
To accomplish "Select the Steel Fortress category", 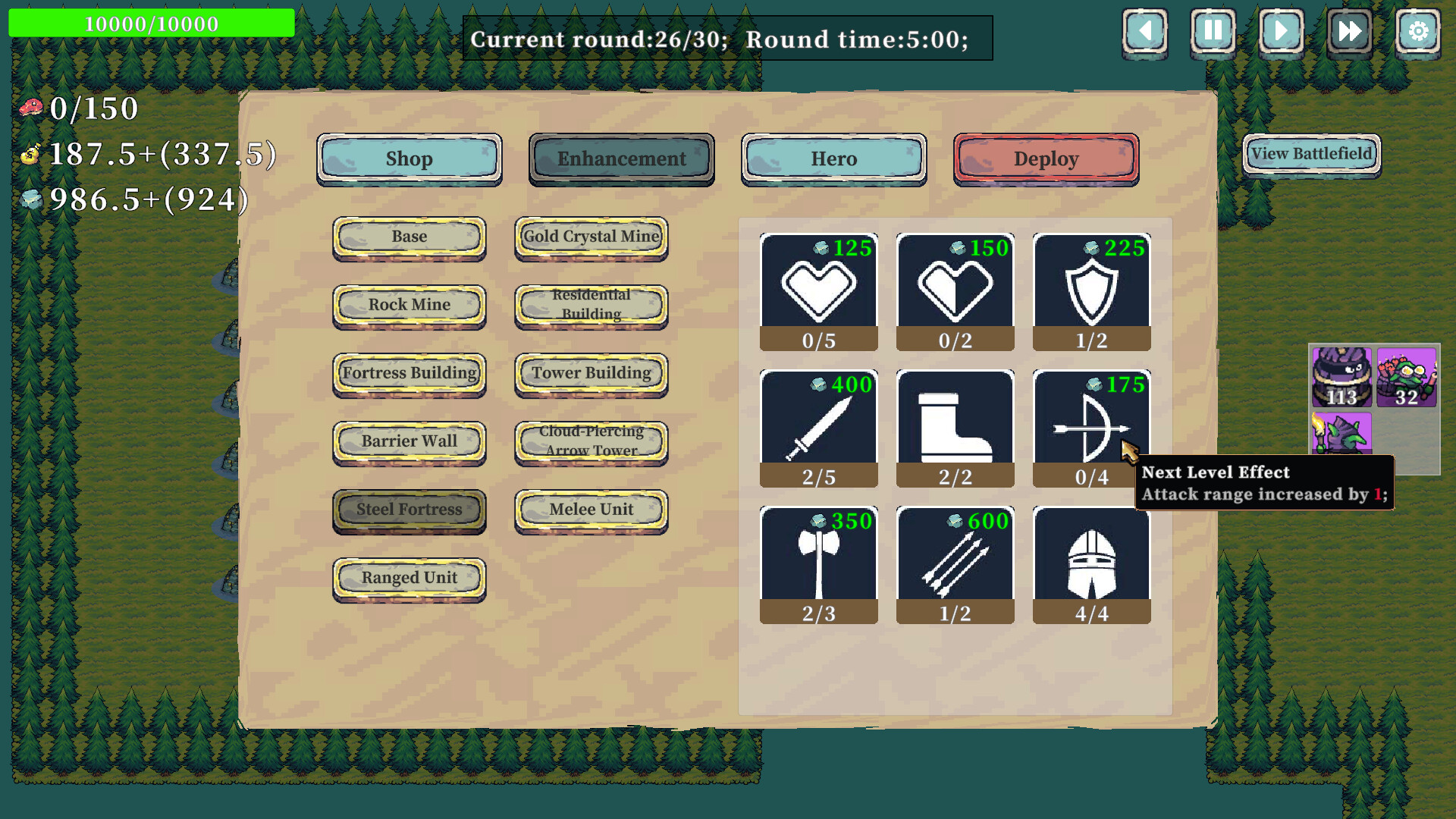I will (409, 510).
